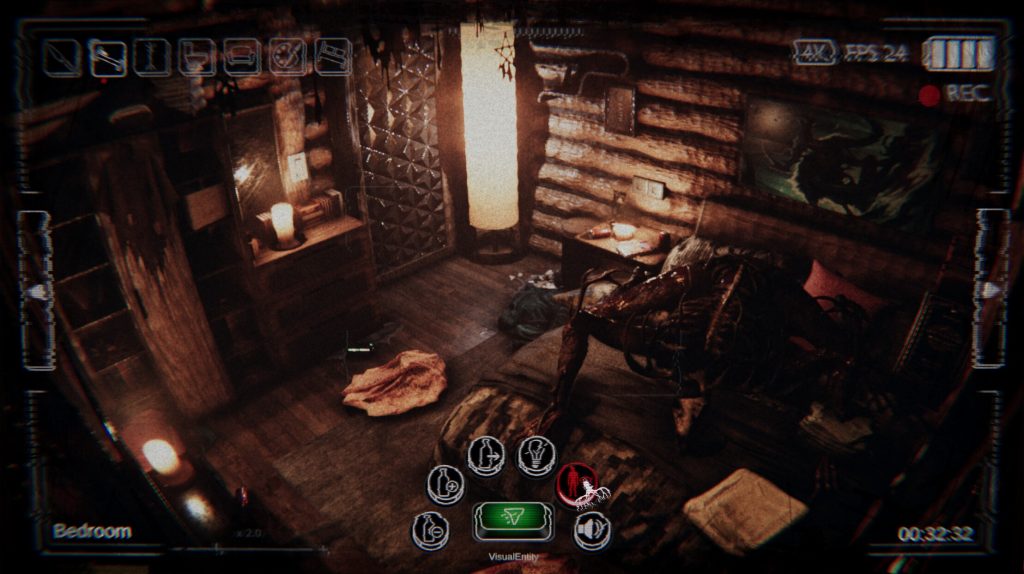
Task: Select the red figure entity anomaly icon
Action: pyautogui.click(x=576, y=486)
